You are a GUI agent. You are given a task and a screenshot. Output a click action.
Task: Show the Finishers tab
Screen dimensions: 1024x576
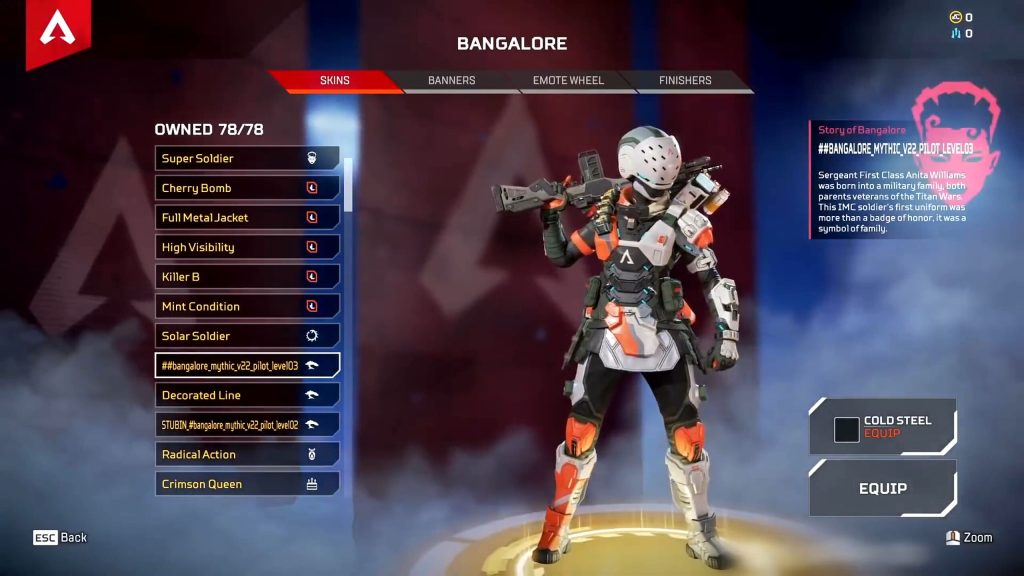click(685, 80)
